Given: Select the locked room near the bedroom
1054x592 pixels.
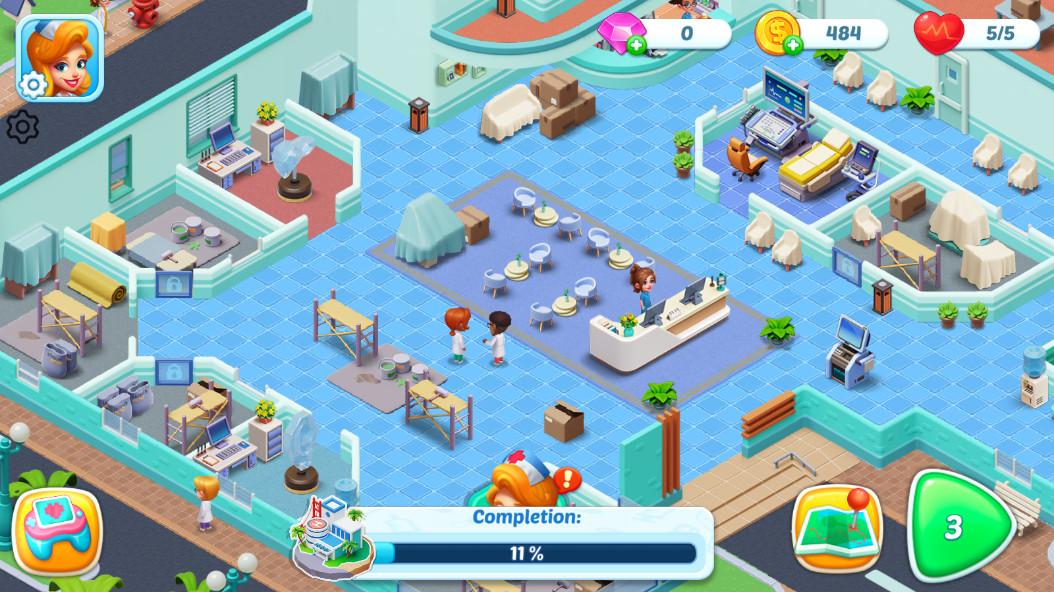Looking at the screenshot, I should point(174,284).
